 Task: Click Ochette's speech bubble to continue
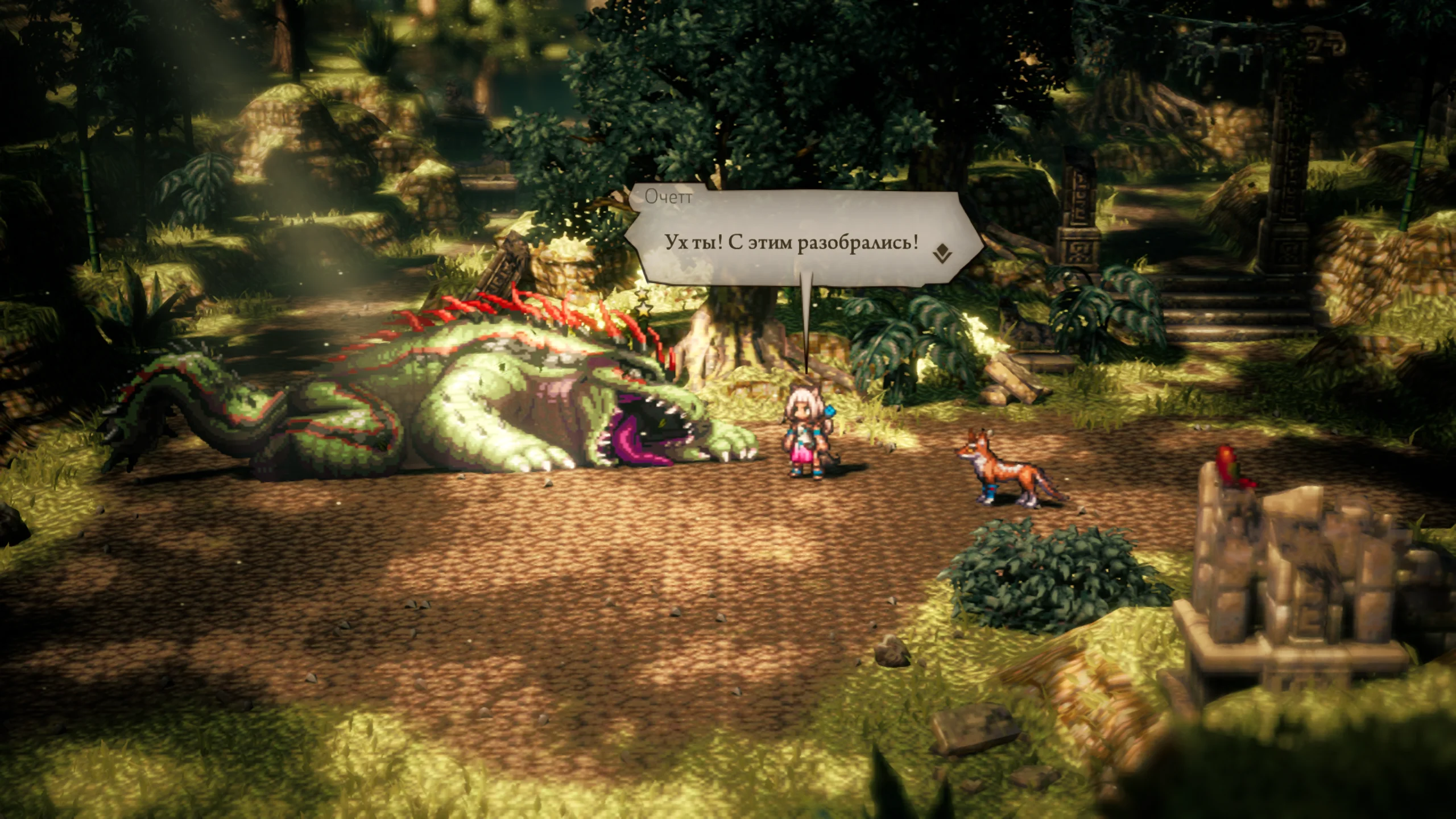[791, 243]
